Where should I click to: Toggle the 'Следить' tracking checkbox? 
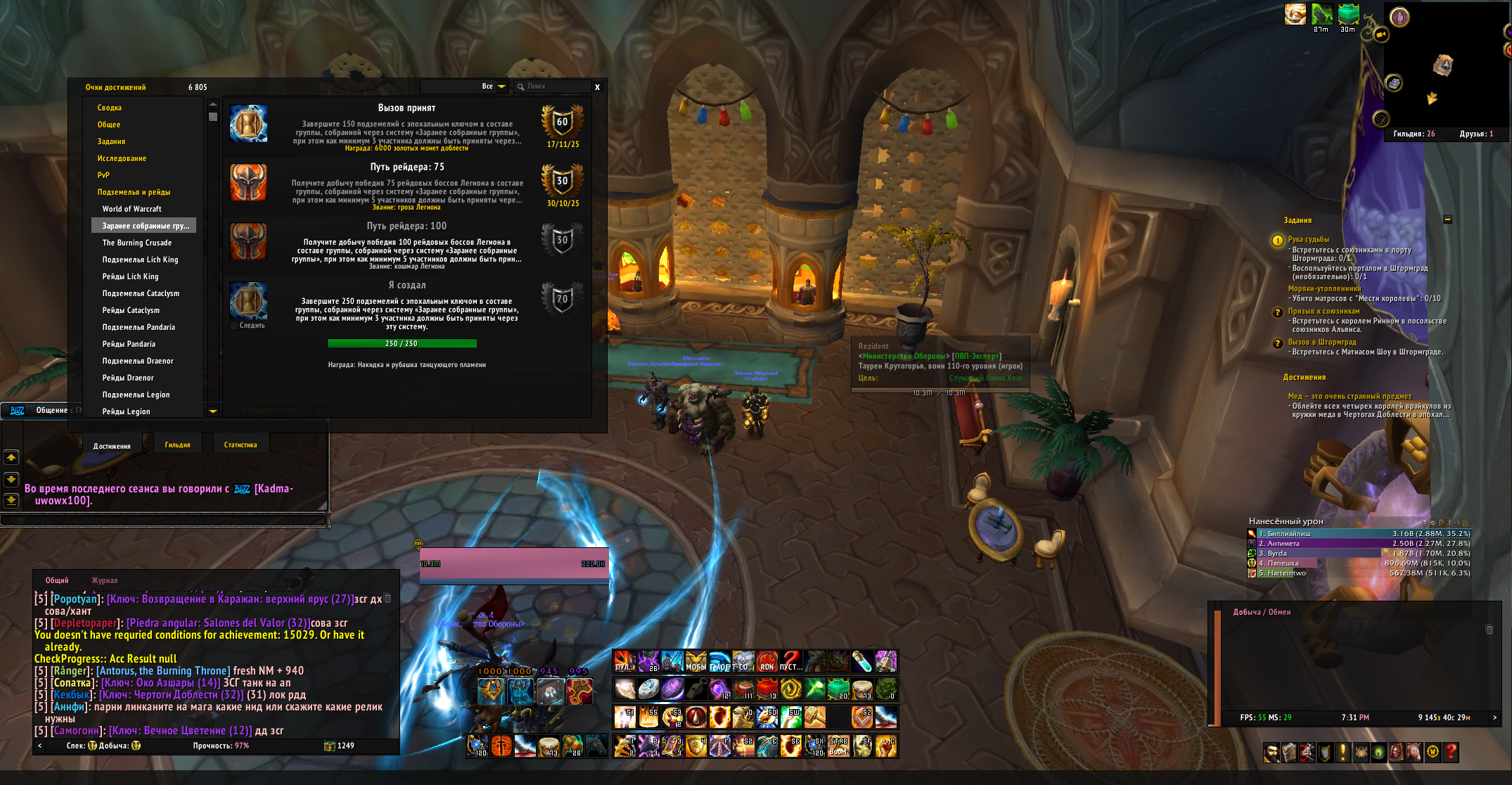click(x=234, y=326)
